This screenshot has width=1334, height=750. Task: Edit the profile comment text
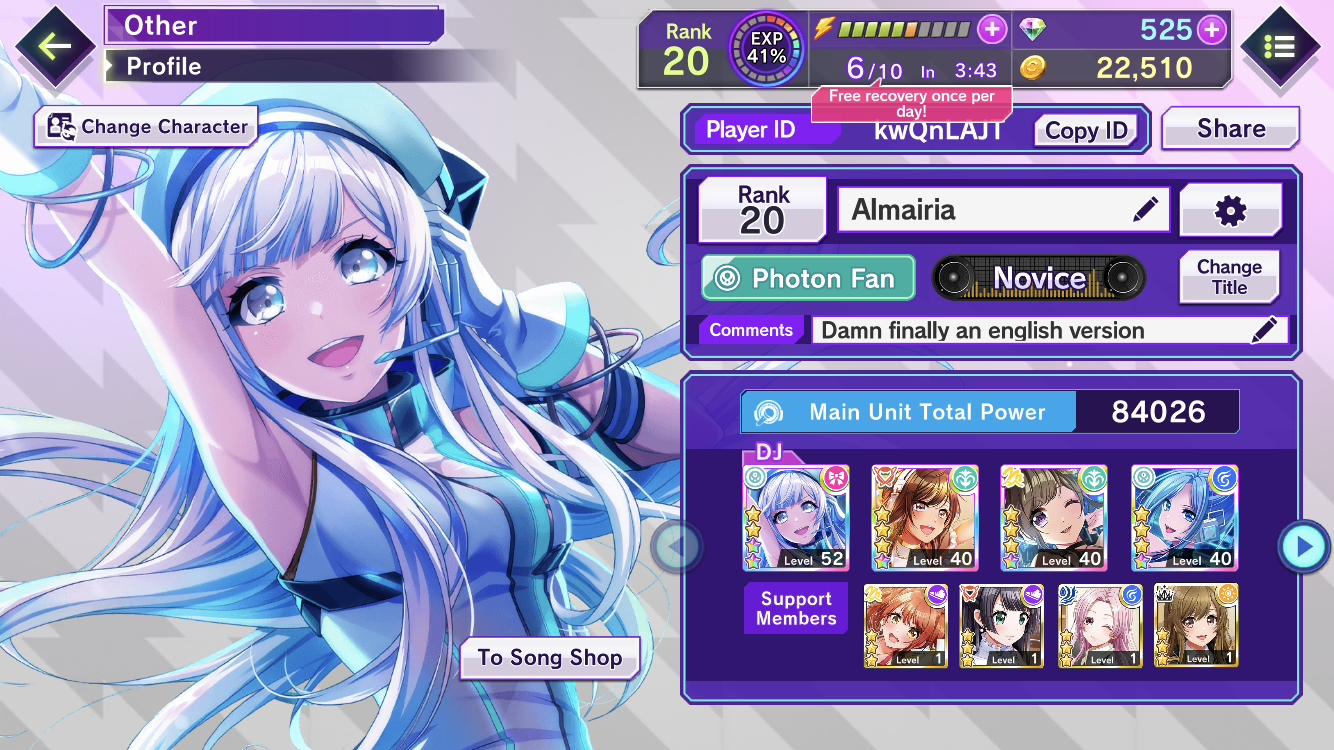(x=1264, y=330)
